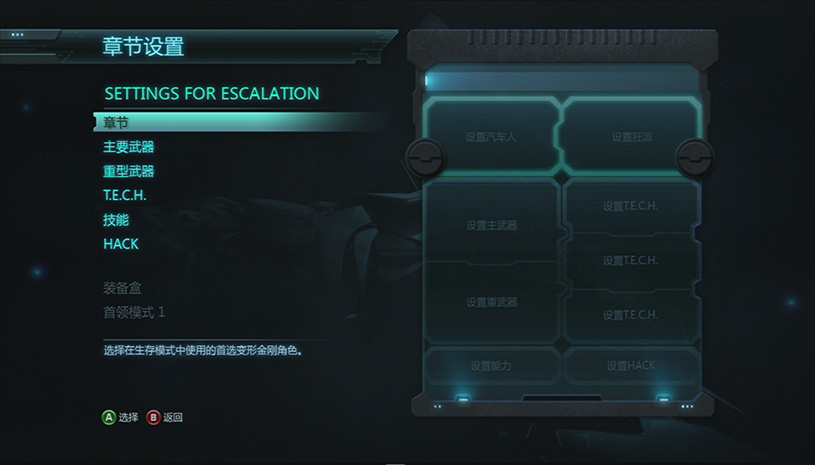Select T.E.C.H. in the left settings list
The image size is (815, 465).
point(125,195)
